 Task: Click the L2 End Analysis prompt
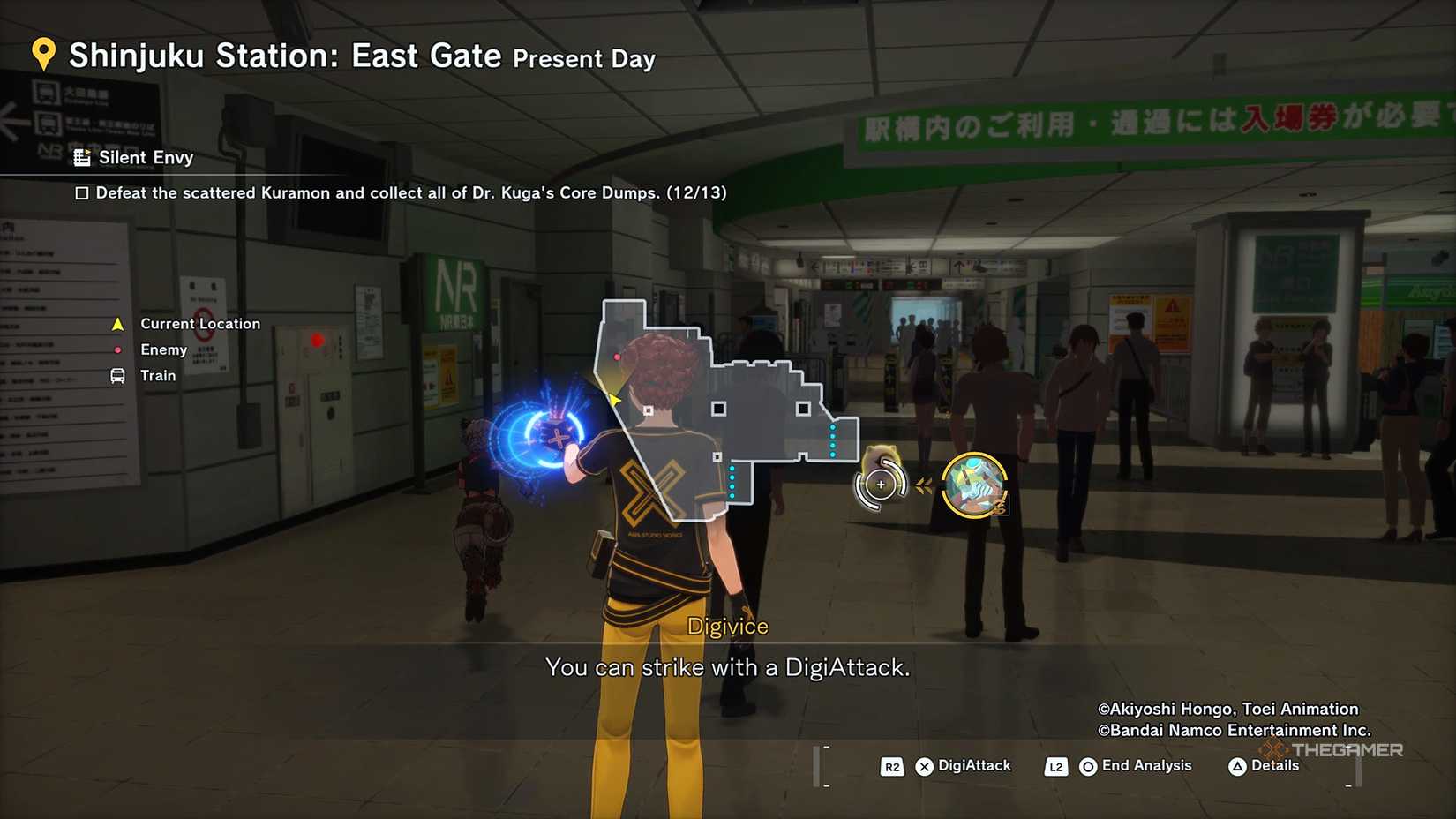pos(1055,766)
